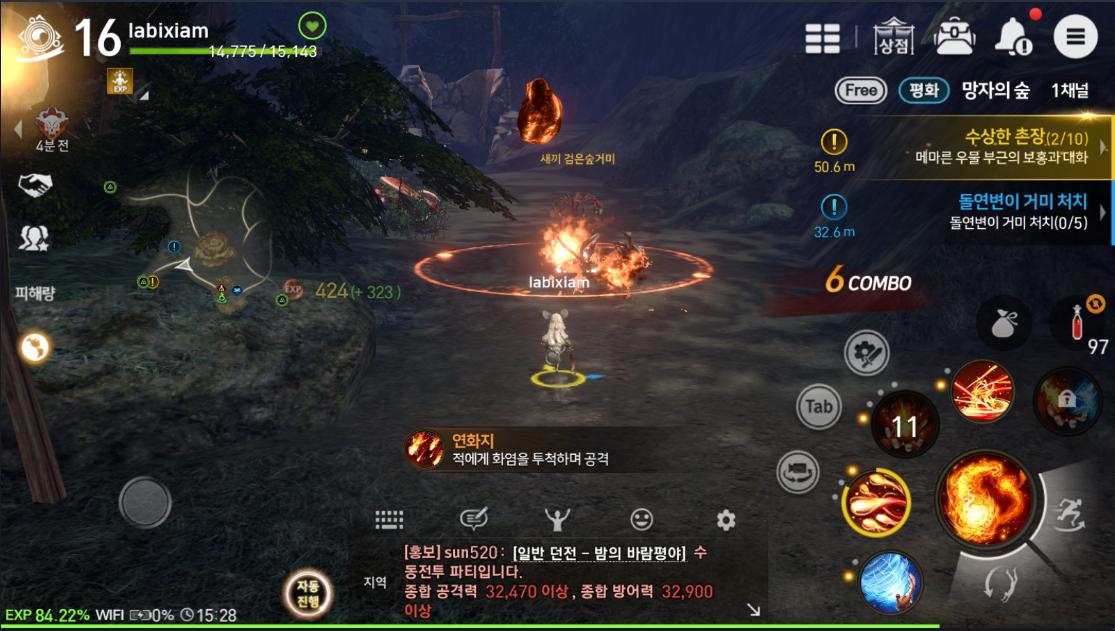Switch channel via 1채널 label
The width and height of the screenshot is (1115, 631).
(1070, 91)
